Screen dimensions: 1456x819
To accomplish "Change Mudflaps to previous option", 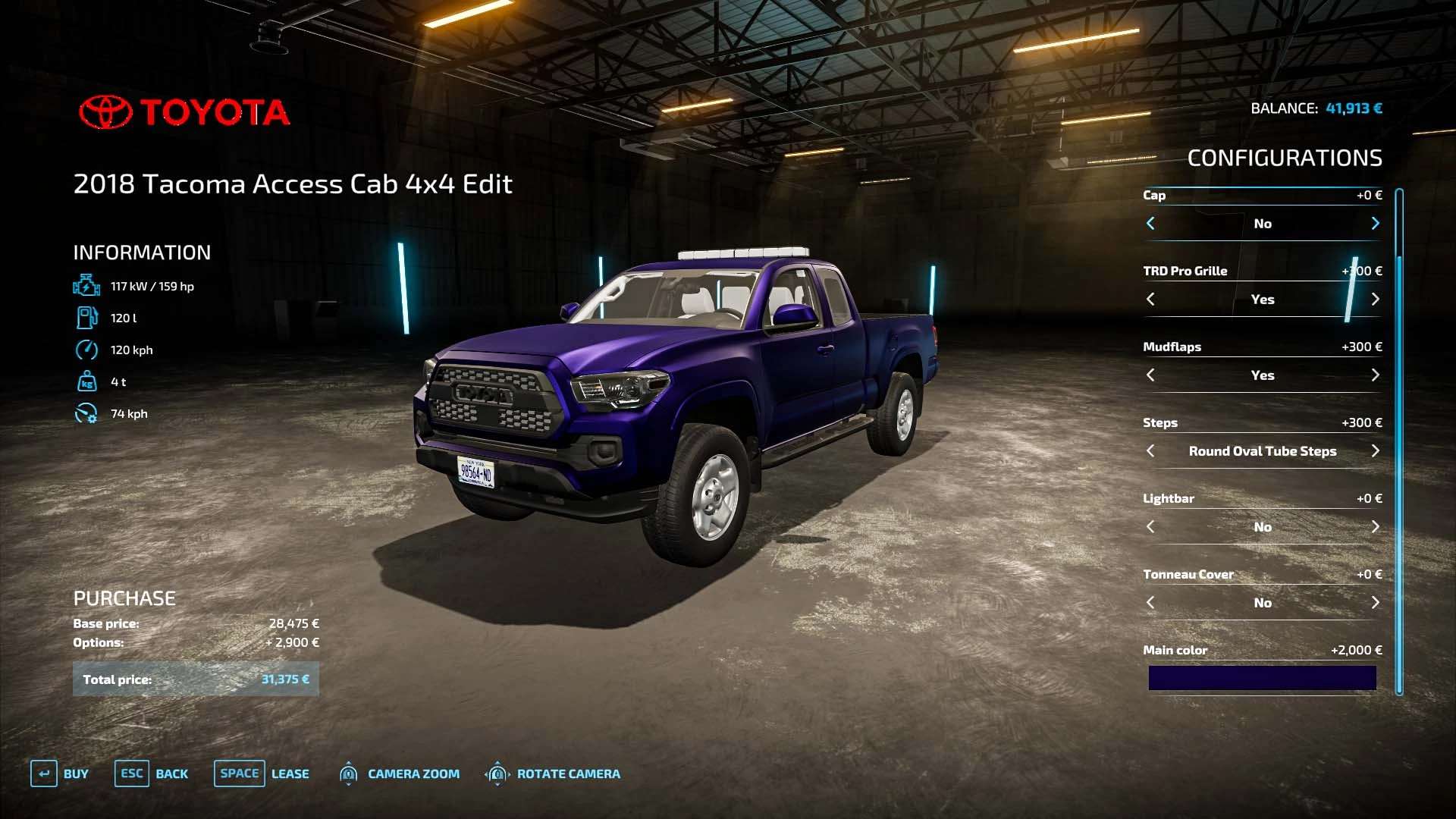I will [1150, 375].
